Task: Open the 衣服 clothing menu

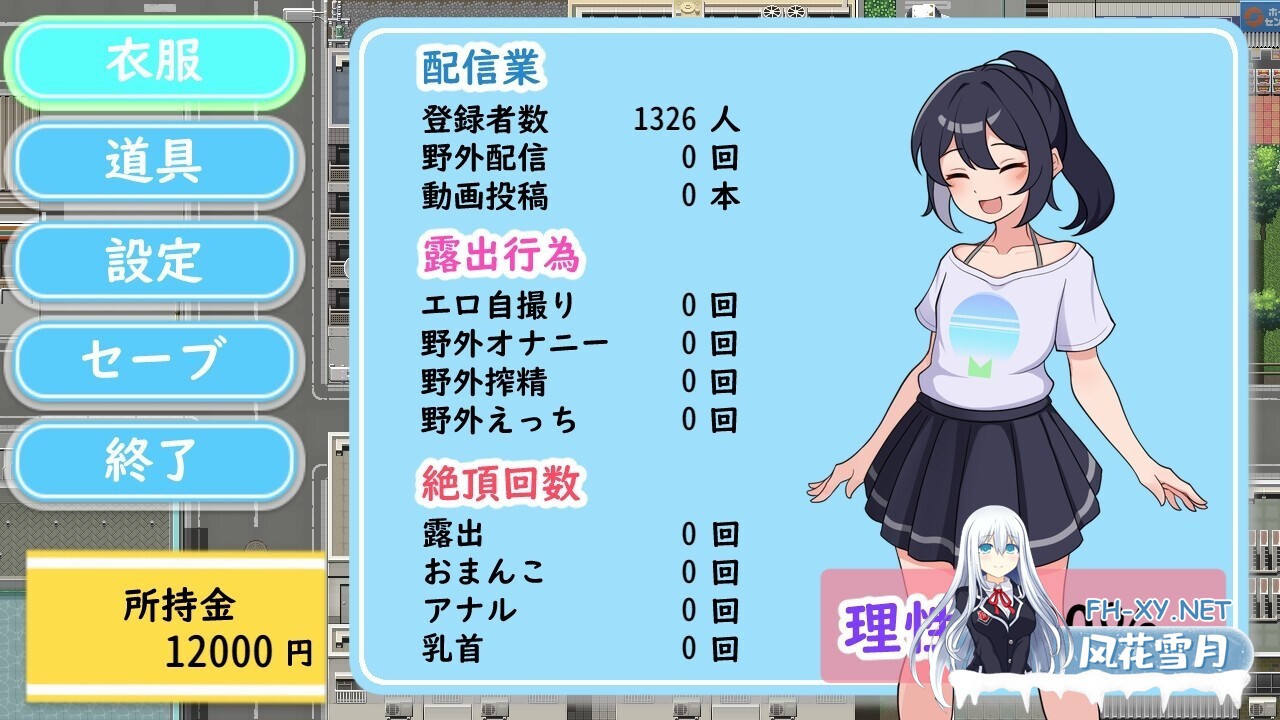Action: coord(155,61)
